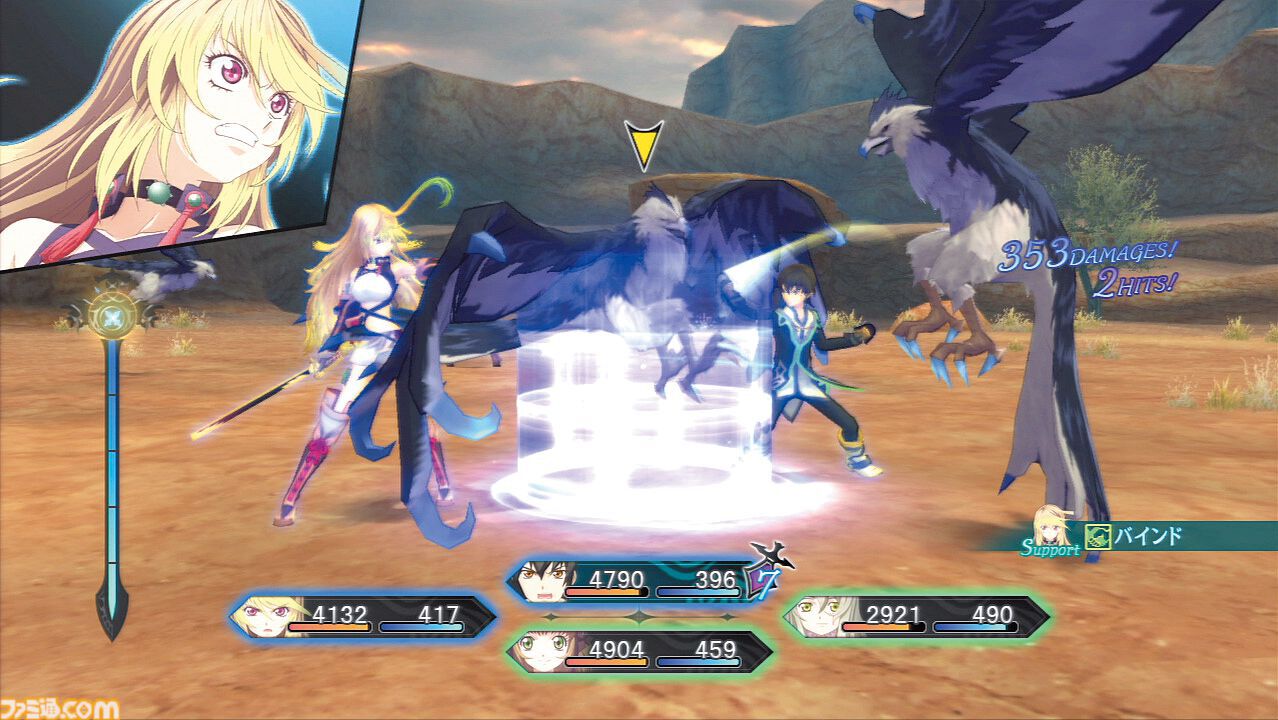Pick the white-haired member's panel with 2921 HP
This screenshot has width=1278, height=720.
915,617
